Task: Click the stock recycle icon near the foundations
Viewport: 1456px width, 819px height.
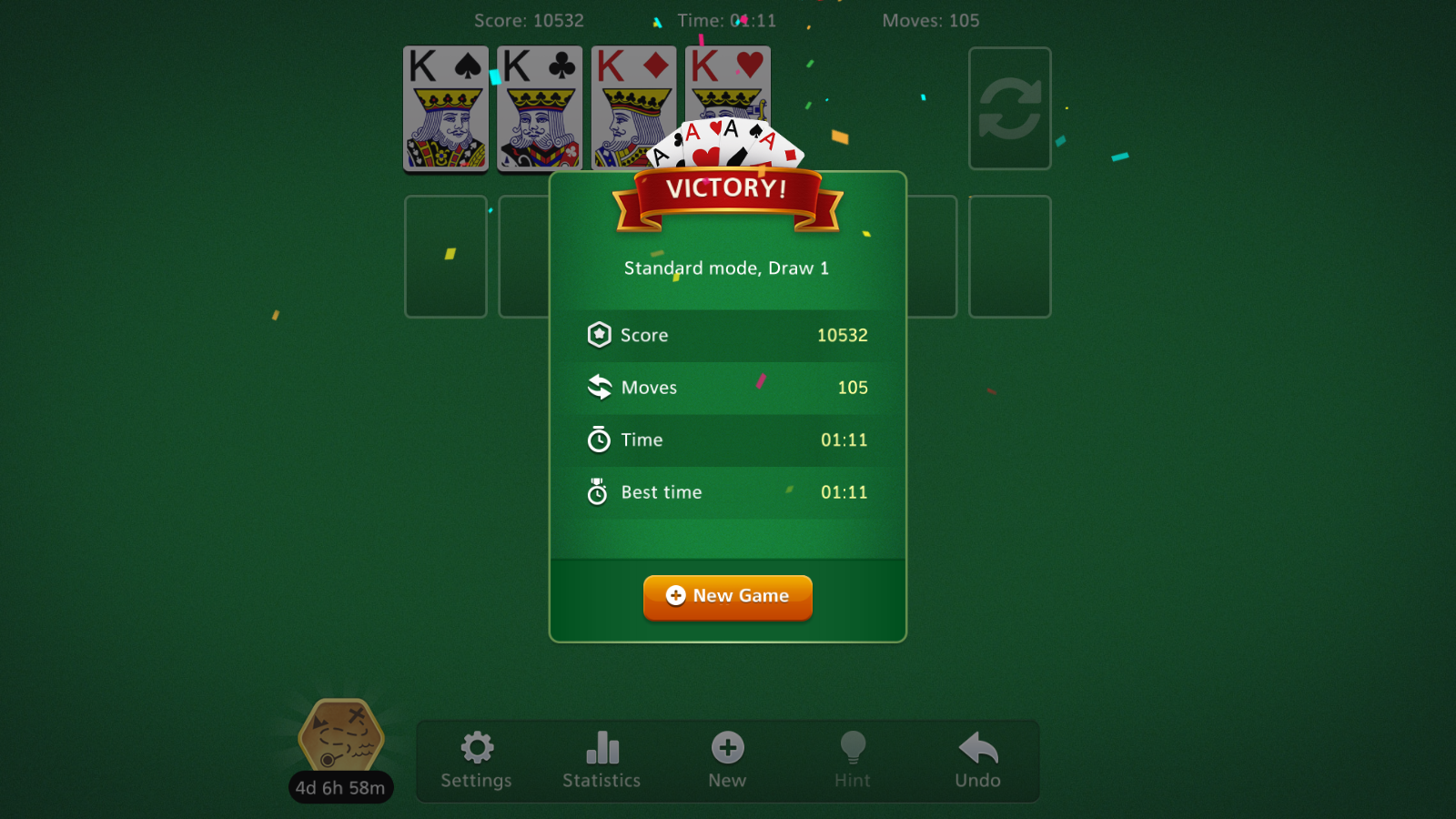Action: (x=1010, y=108)
